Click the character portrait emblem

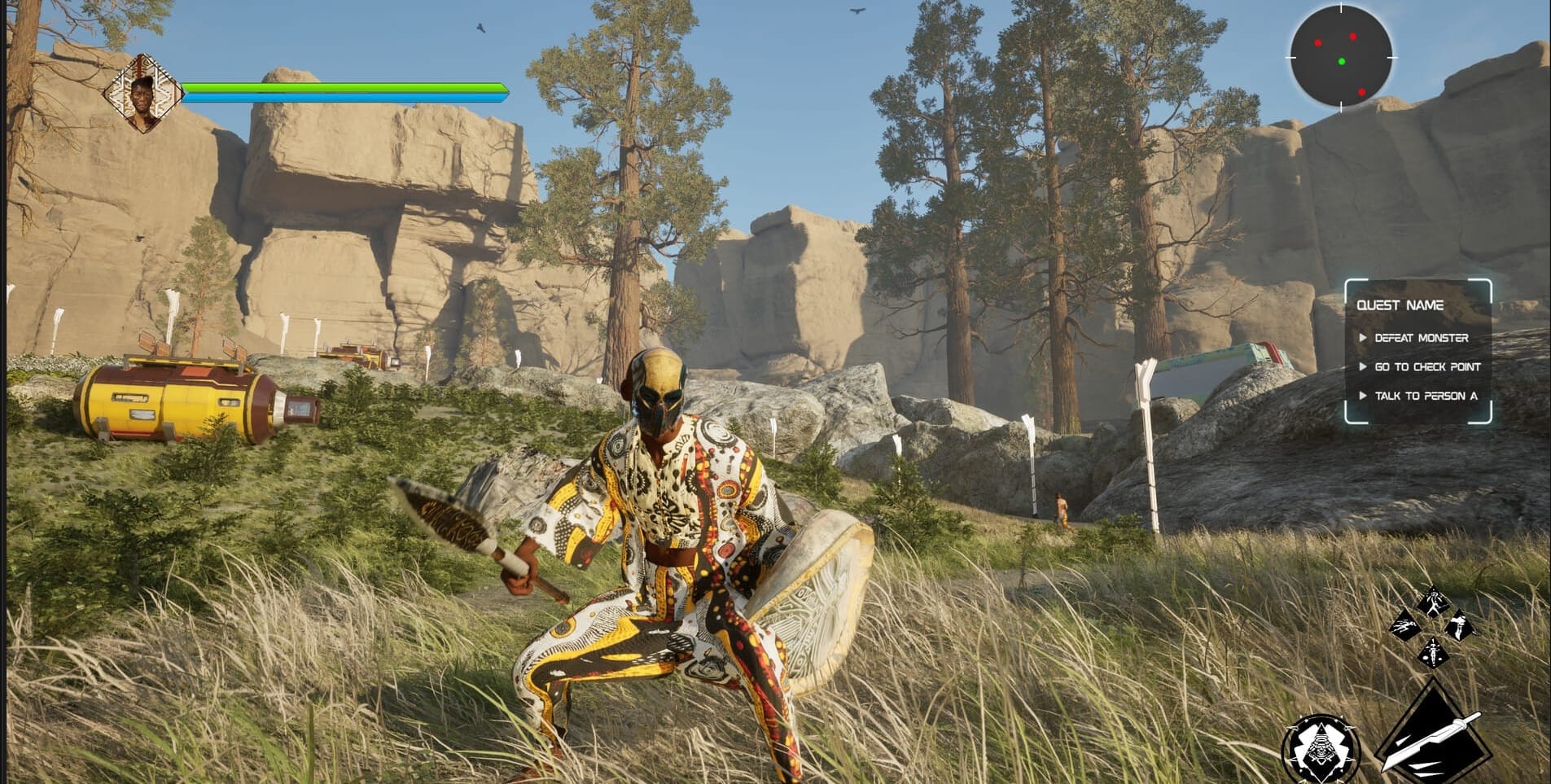click(144, 93)
